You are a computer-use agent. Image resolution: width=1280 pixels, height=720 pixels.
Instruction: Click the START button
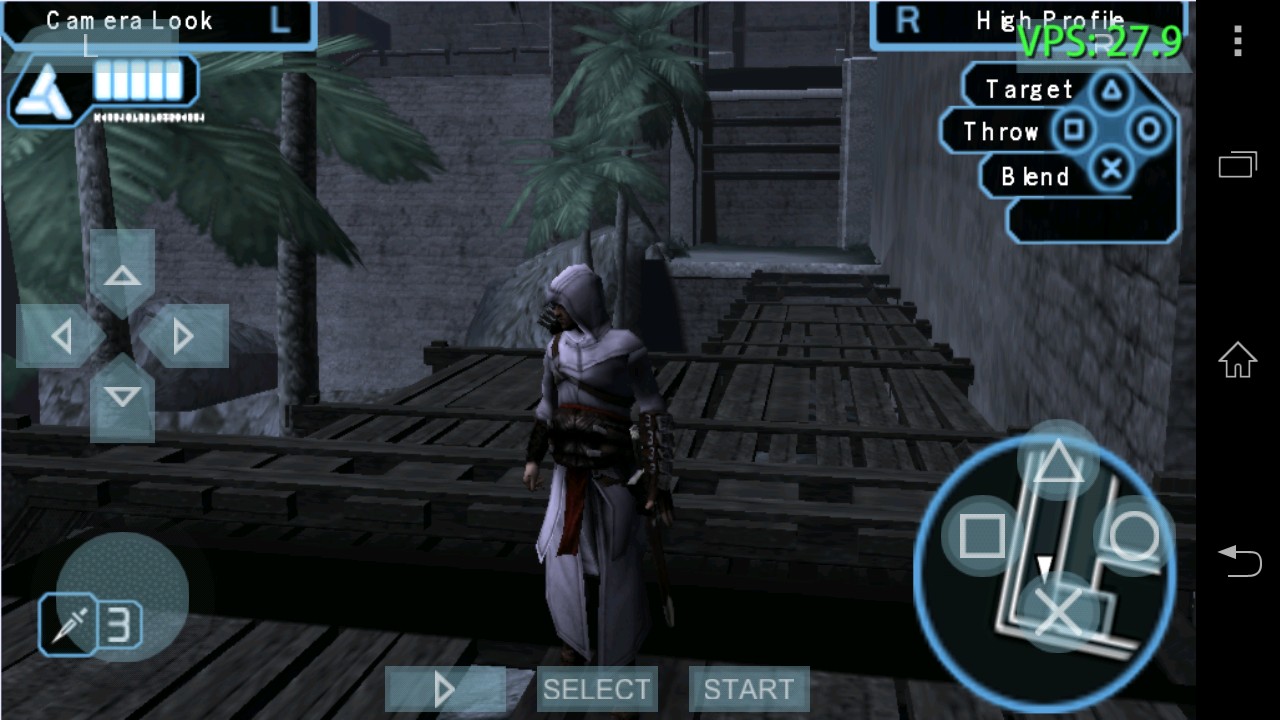tap(749, 689)
